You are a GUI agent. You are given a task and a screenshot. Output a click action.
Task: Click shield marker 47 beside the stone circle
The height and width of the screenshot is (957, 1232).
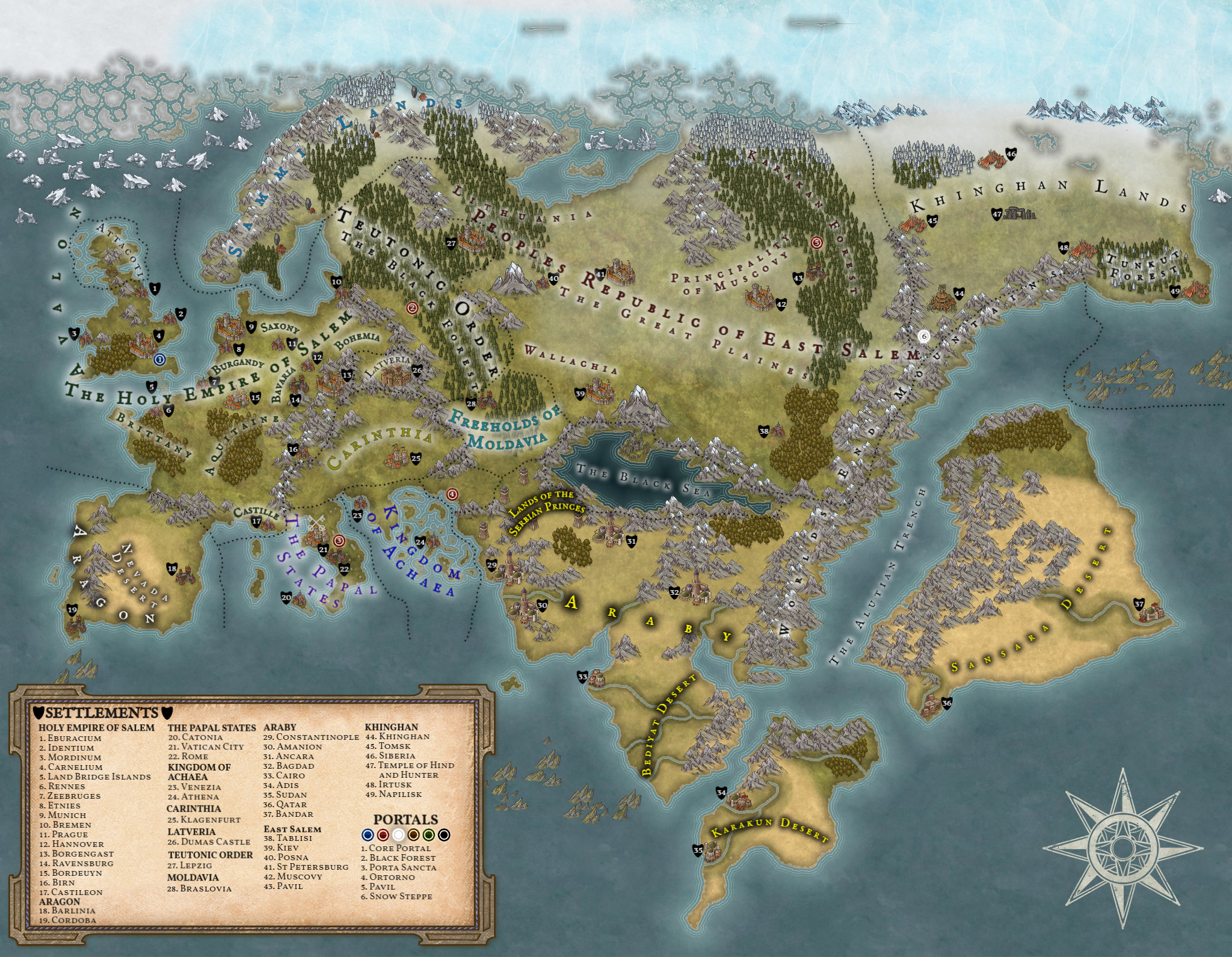tap(997, 214)
